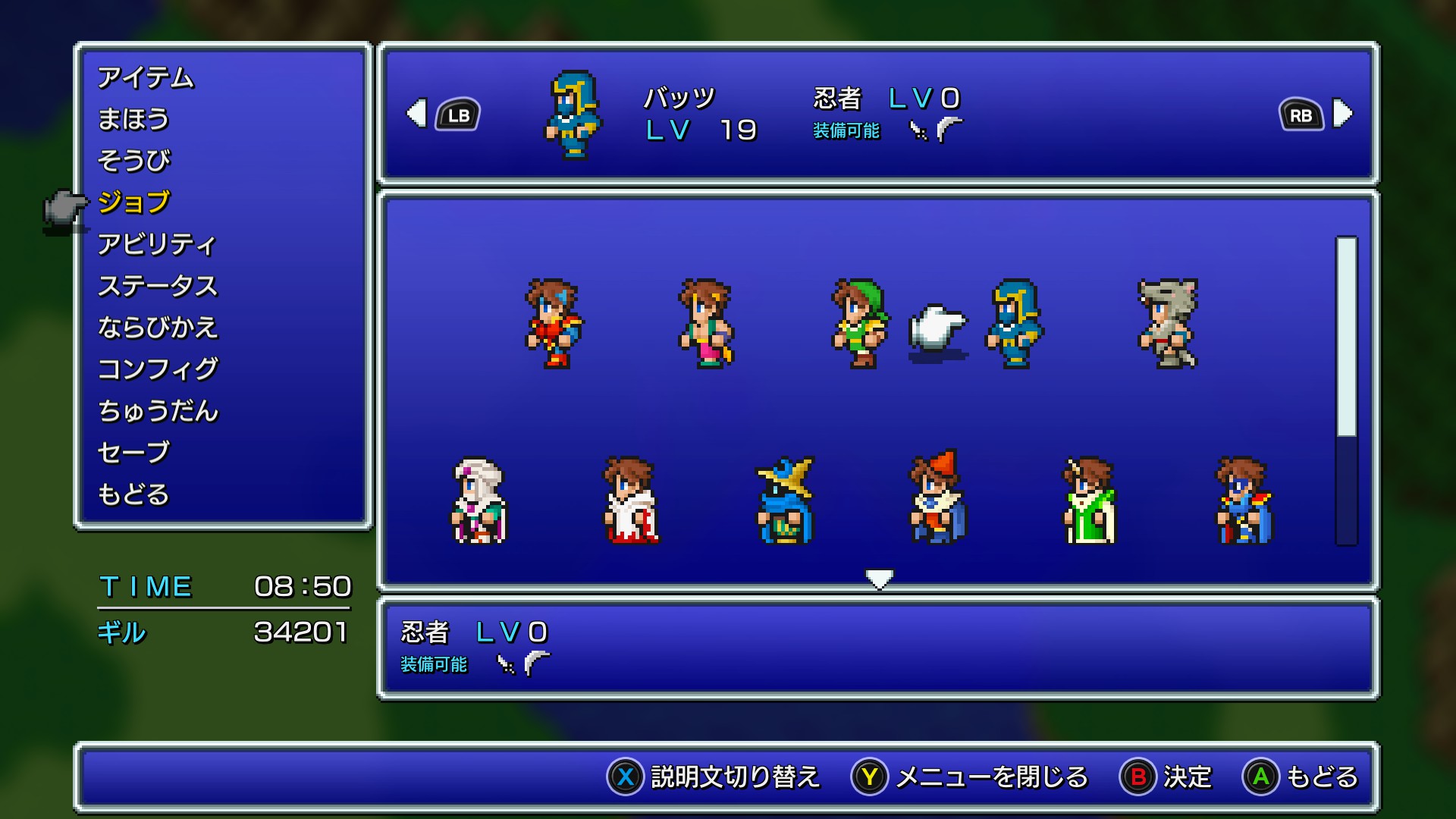Select the Black Mage job sprite
The image size is (1456, 819).
click(785, 500)
